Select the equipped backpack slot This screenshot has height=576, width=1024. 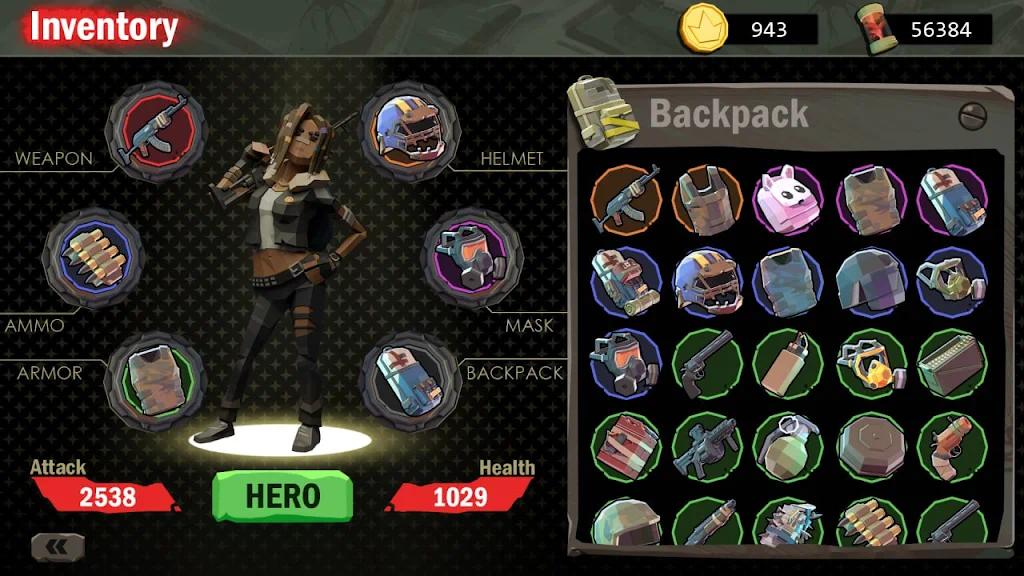pos(411,381)
